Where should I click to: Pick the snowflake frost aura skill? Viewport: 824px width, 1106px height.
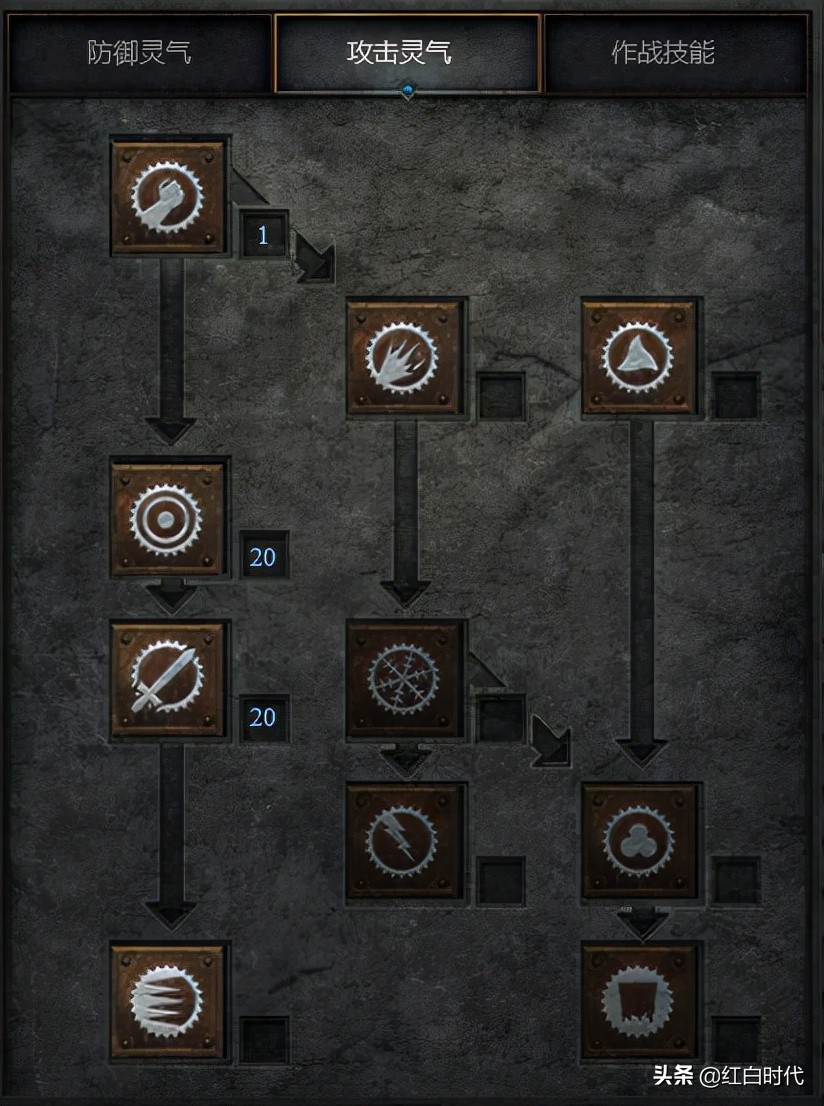pyautogui.click(x=405, y=680)
